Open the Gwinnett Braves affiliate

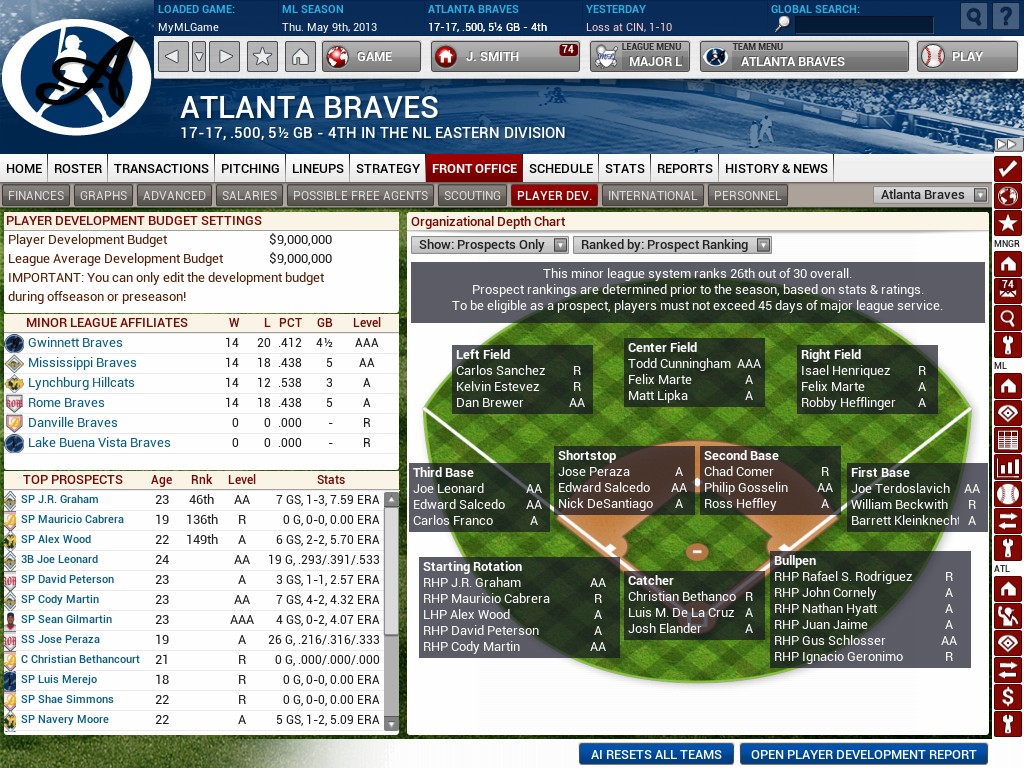pyautogui.click(x=75, y=342)
